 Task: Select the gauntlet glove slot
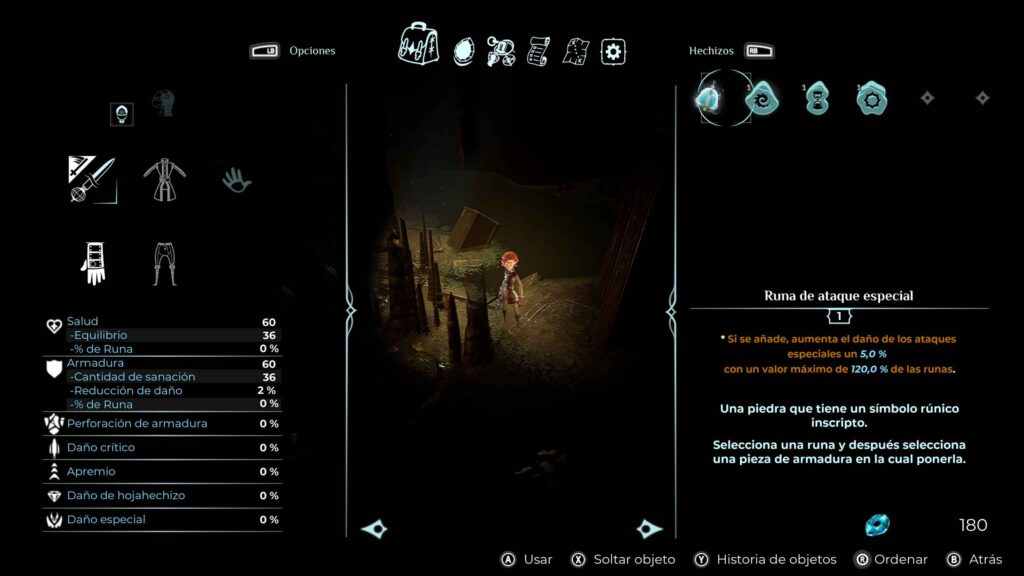[x=92, y=262]
